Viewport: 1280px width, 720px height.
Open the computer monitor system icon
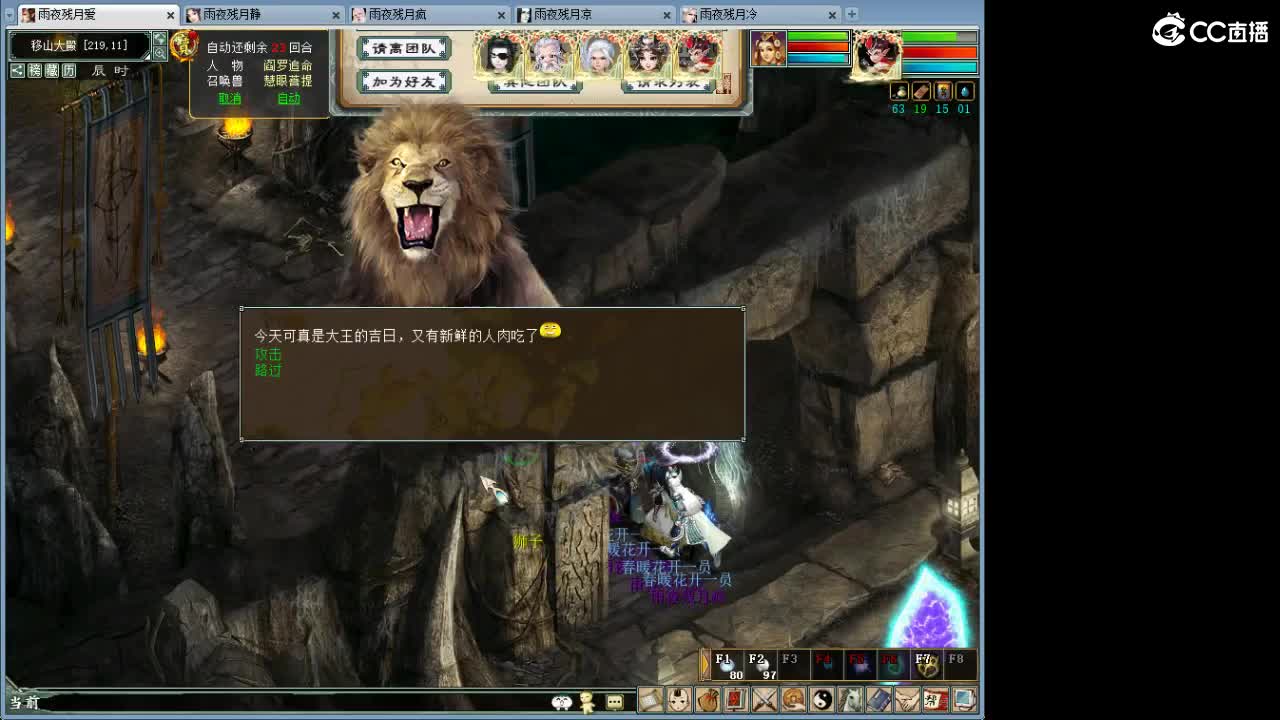pos(961,700)
